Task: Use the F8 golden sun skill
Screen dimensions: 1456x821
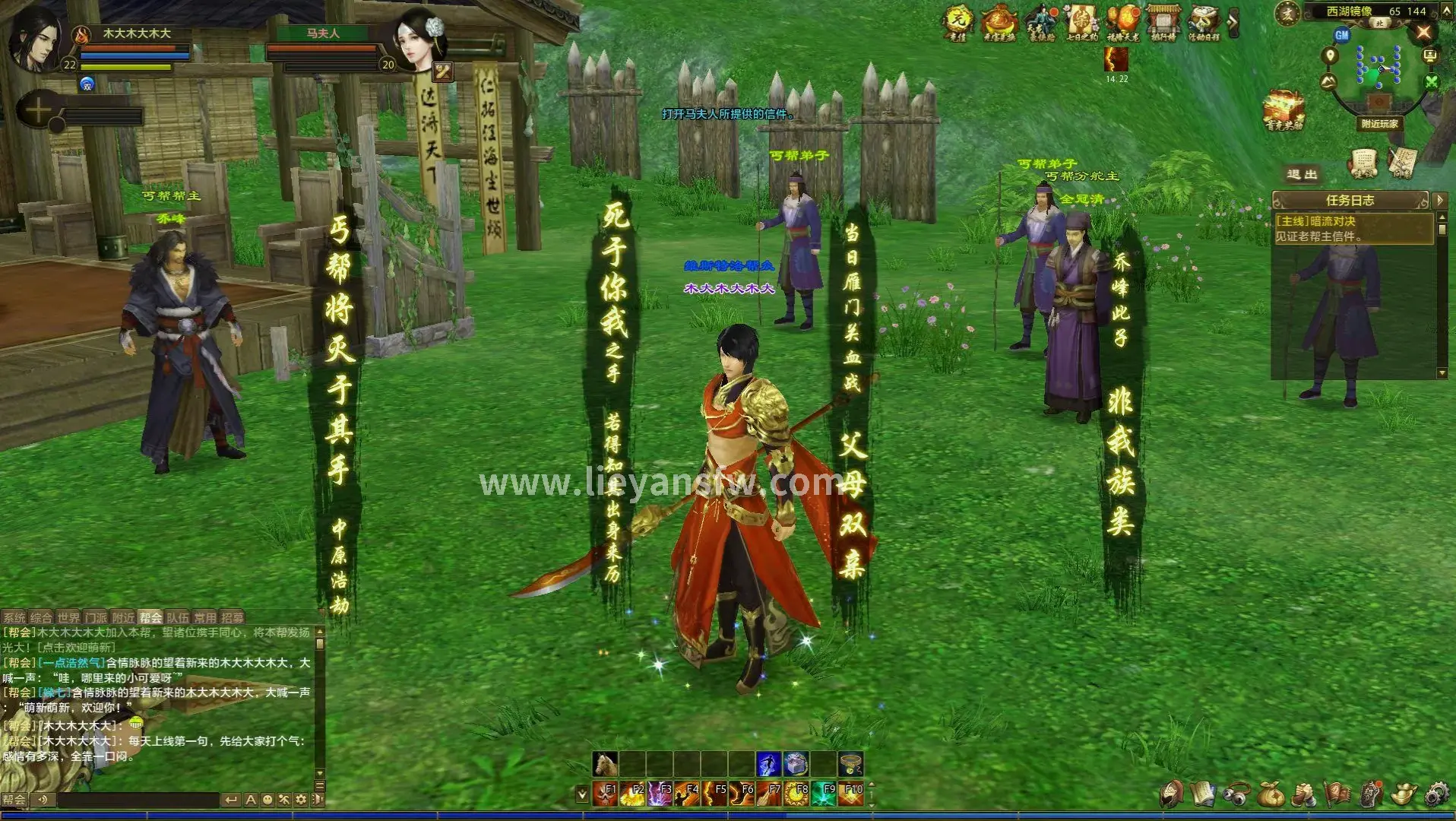Action: coord(797,794)
